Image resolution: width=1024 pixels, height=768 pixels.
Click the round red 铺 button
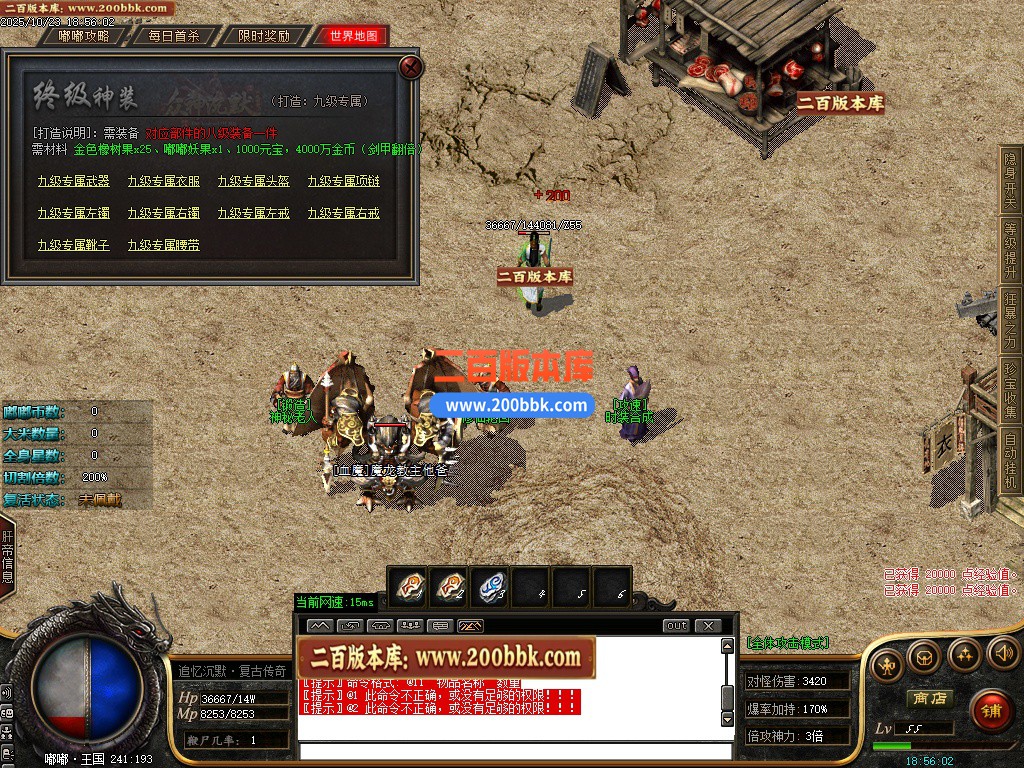click(991, 711)
